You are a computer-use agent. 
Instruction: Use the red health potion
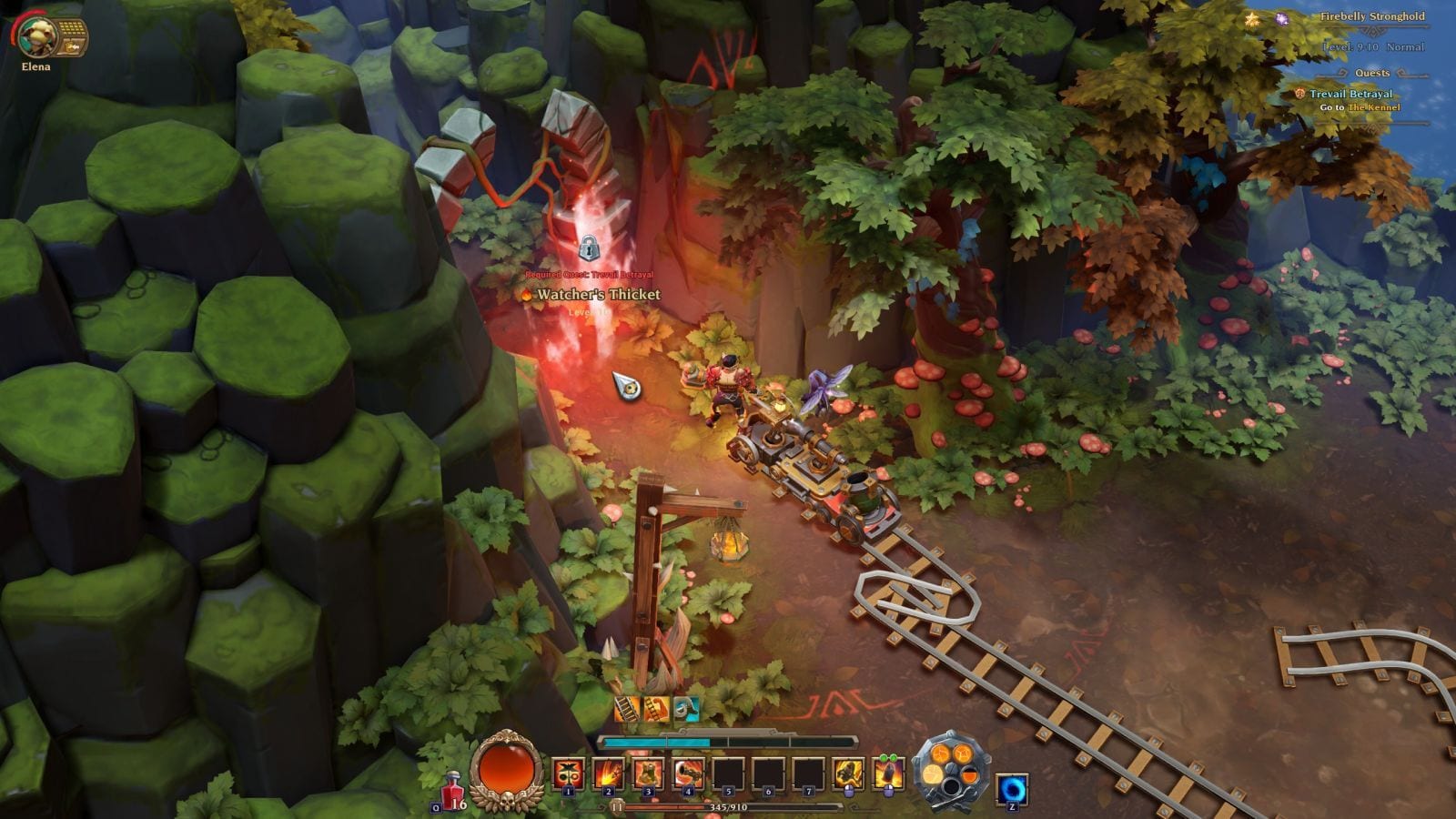452,789
